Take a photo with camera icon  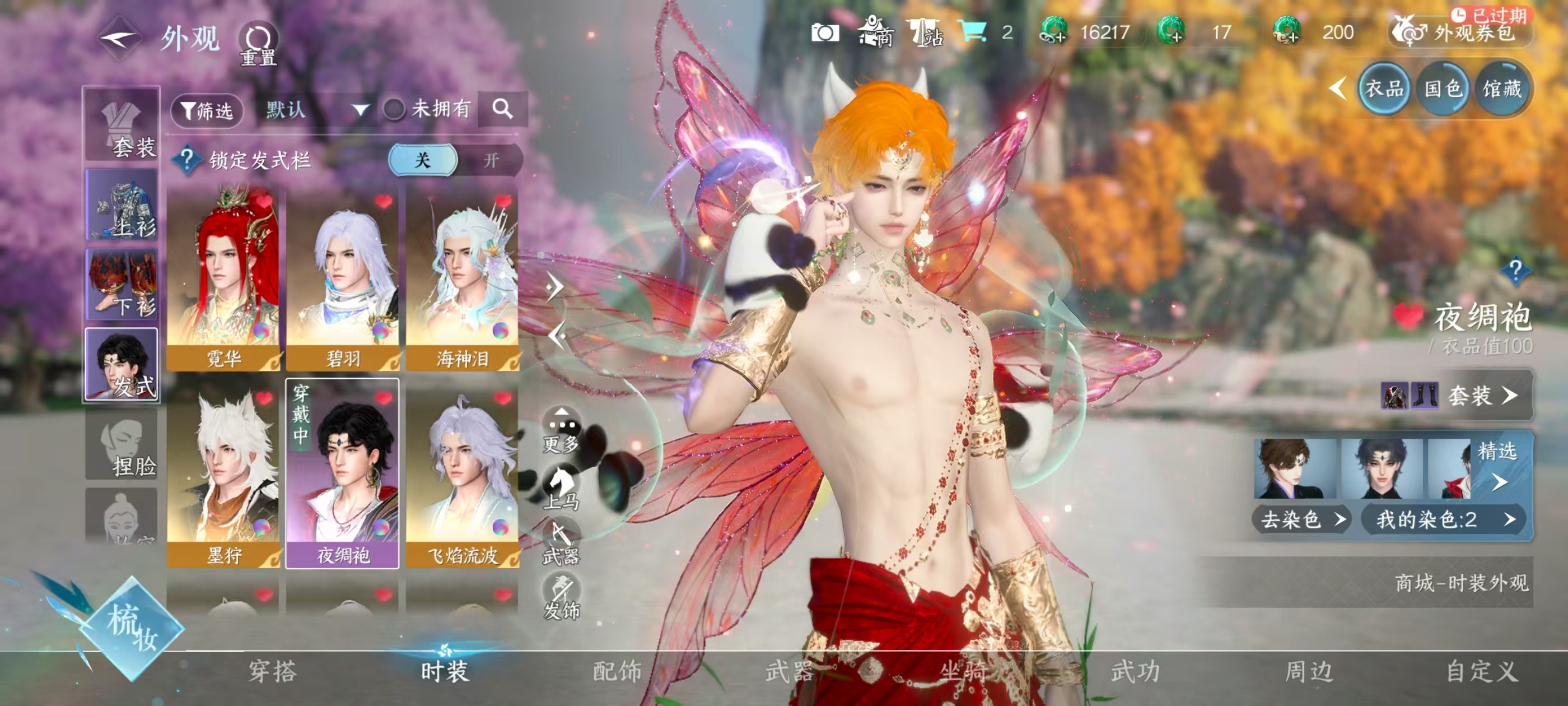point(825,32)
